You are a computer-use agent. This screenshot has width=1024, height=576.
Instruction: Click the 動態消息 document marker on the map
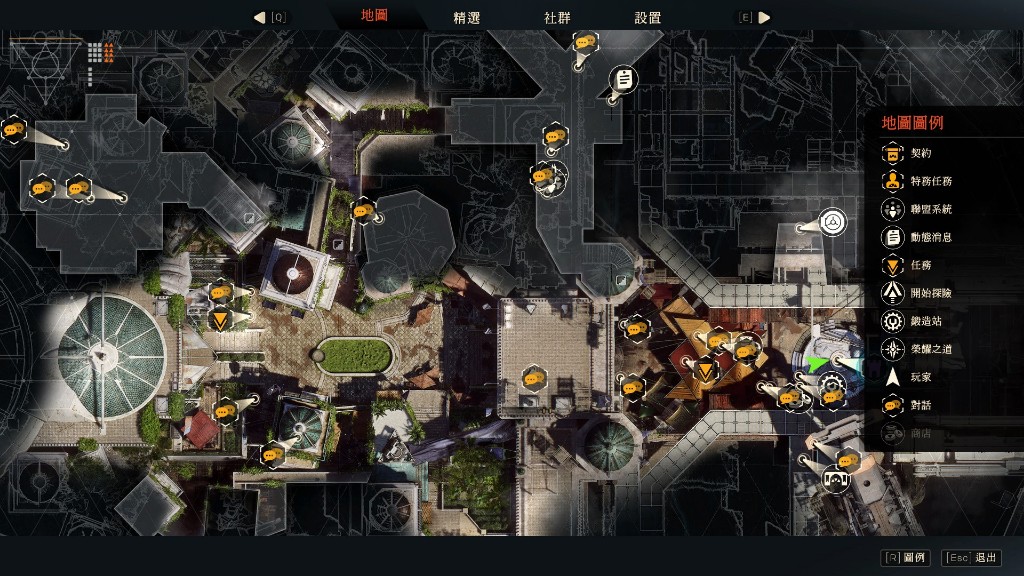[x=623, y=78]
